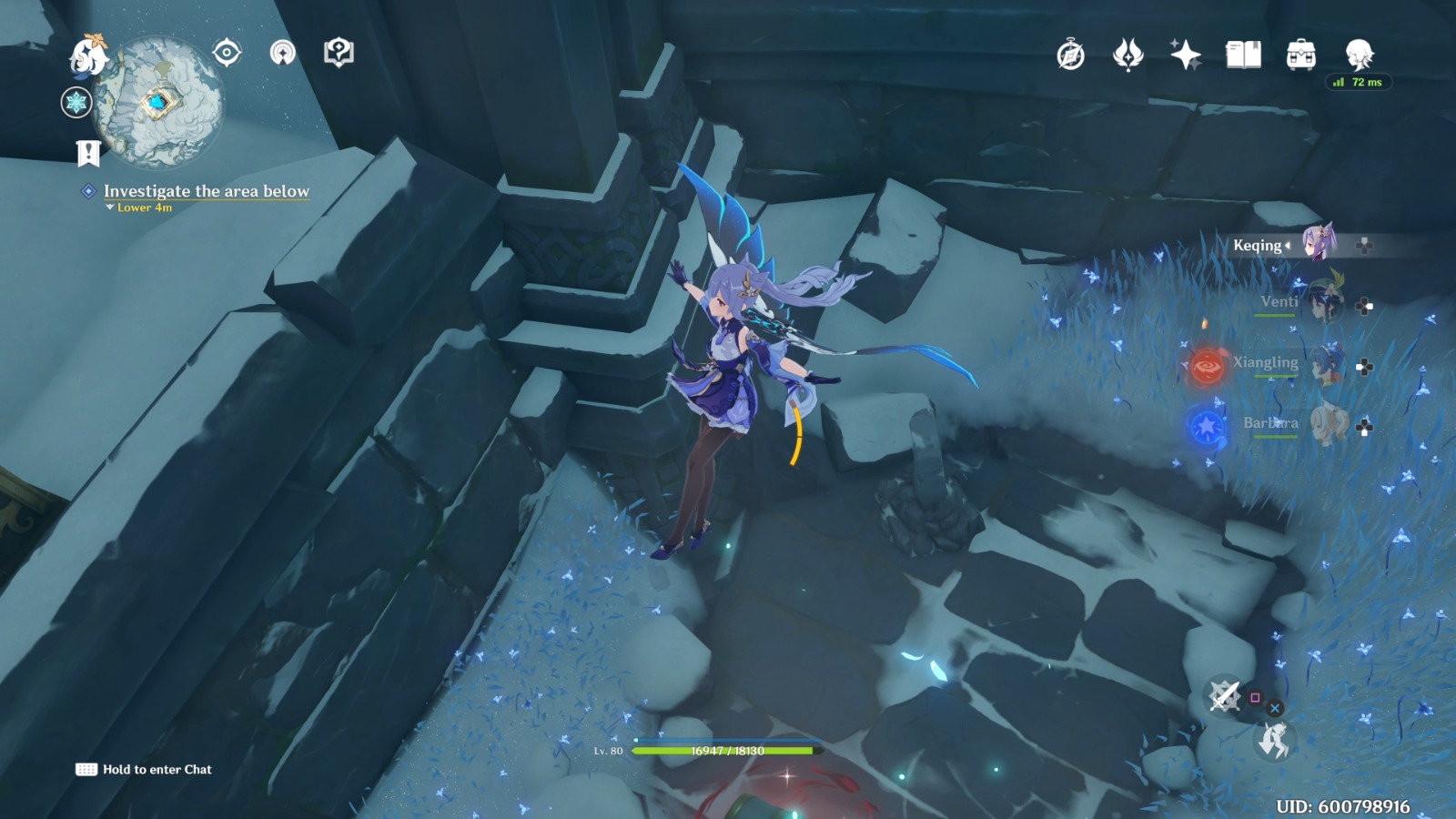Click the Sheer Cold snowflake indicator

pos(76,103)
